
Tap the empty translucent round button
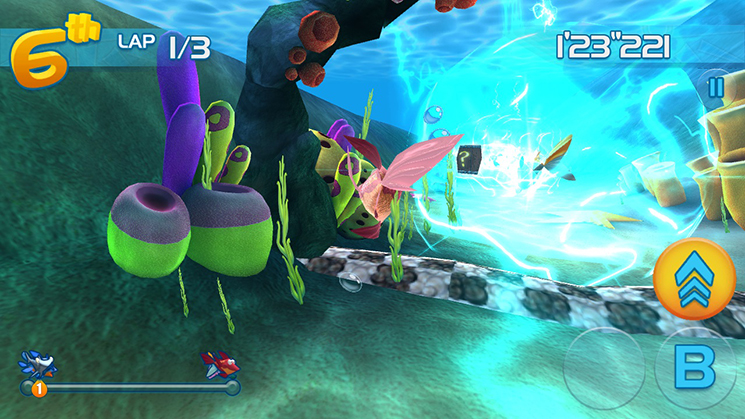click(x=605, y=368)
